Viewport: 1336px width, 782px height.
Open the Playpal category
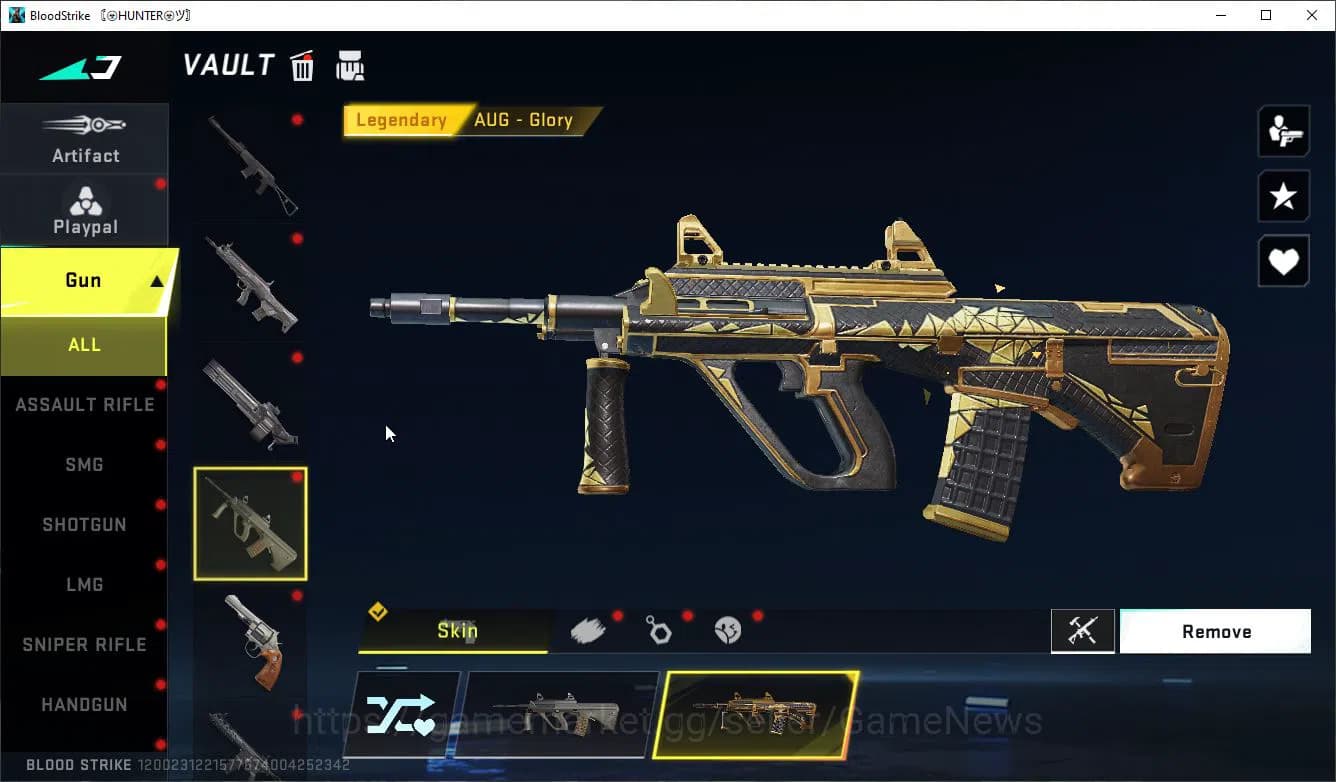pos(85,210)
